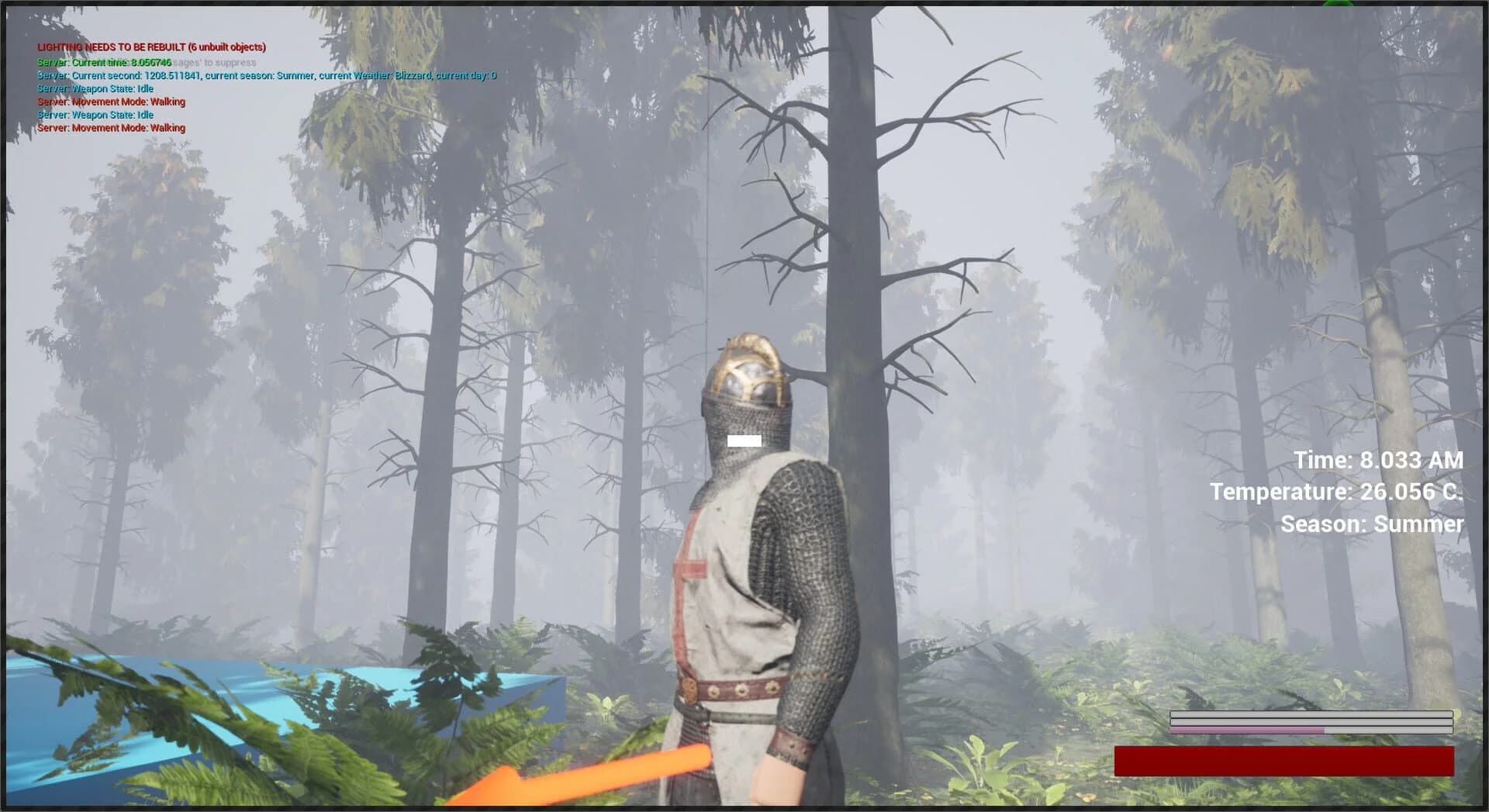
Task: Click the second Movement Mode: Walking line
Action: click(111, 127)
